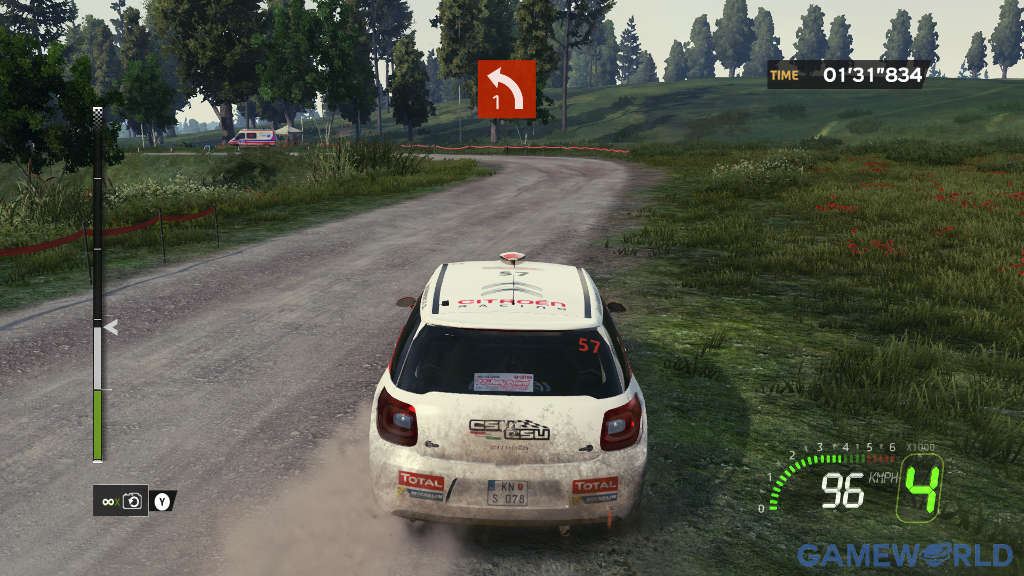The width and height of the screenshot is (1024, 576).
Task: Select the camera icon beside the infinity symbol
Action: pos(133,500)
